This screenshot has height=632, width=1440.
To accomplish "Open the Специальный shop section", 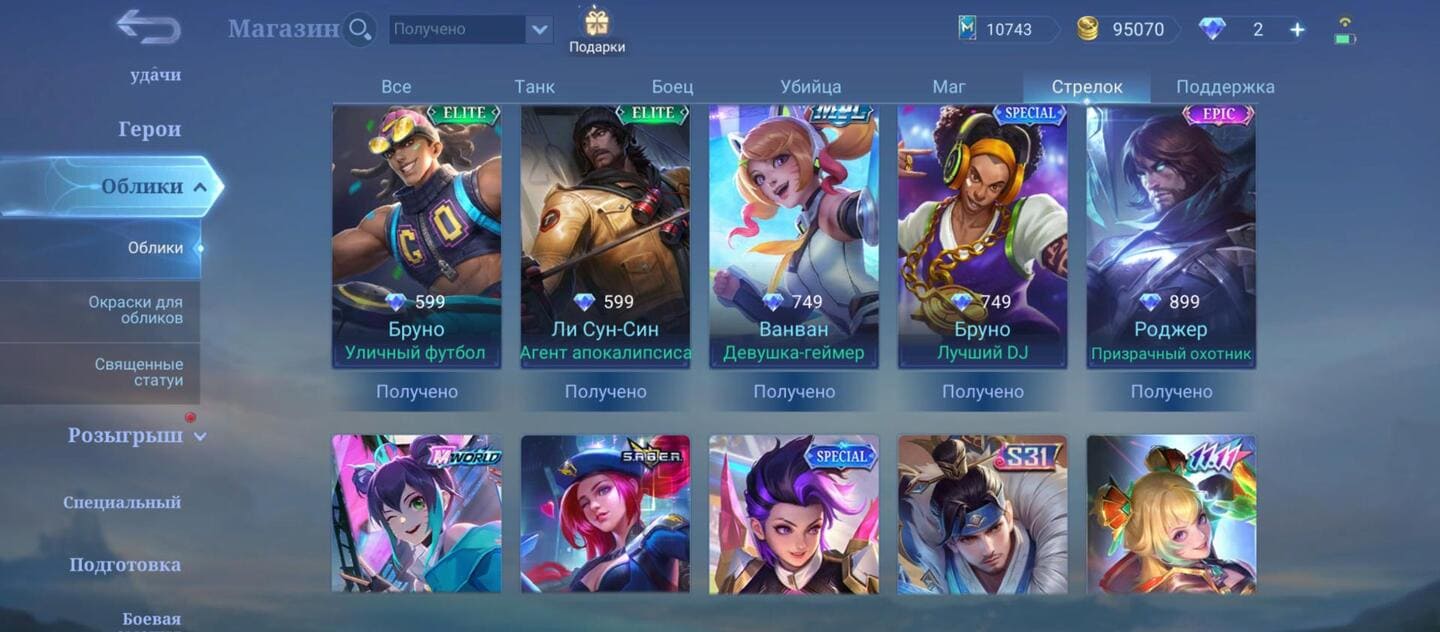I will pyautogui.click(x=122, y=502).
